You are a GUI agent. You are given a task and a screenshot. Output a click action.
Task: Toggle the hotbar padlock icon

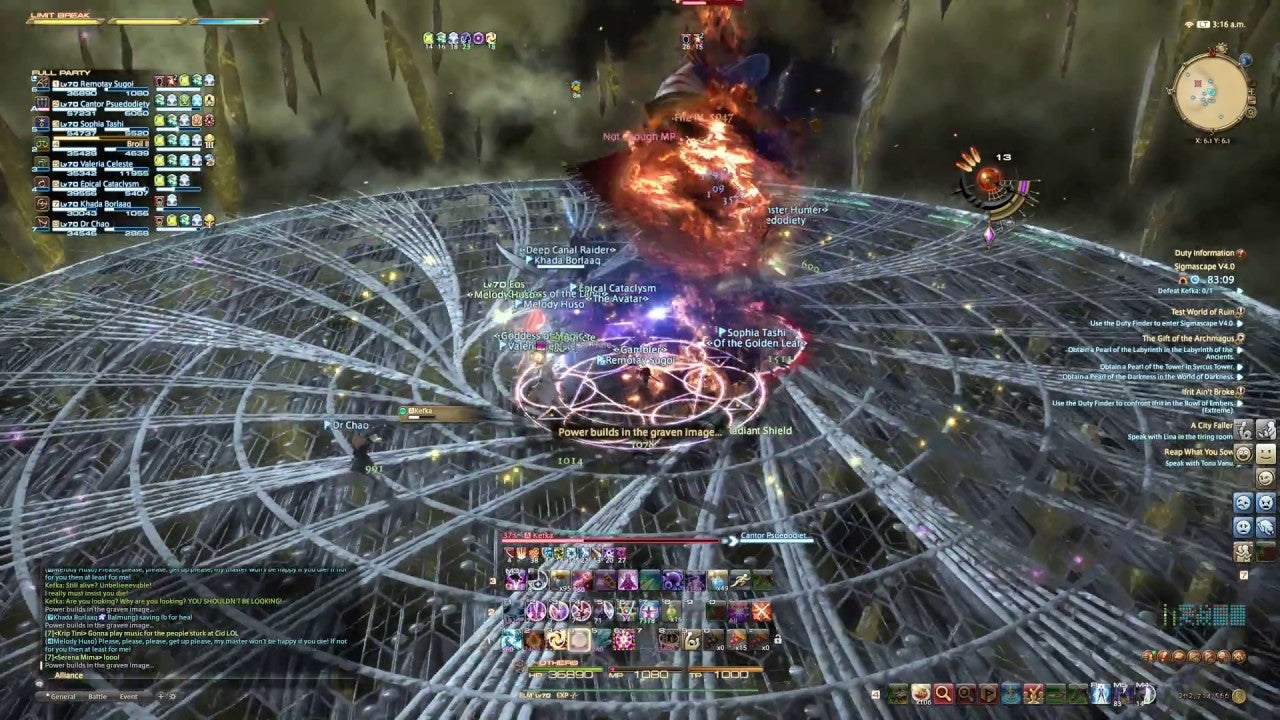(777, 640)
